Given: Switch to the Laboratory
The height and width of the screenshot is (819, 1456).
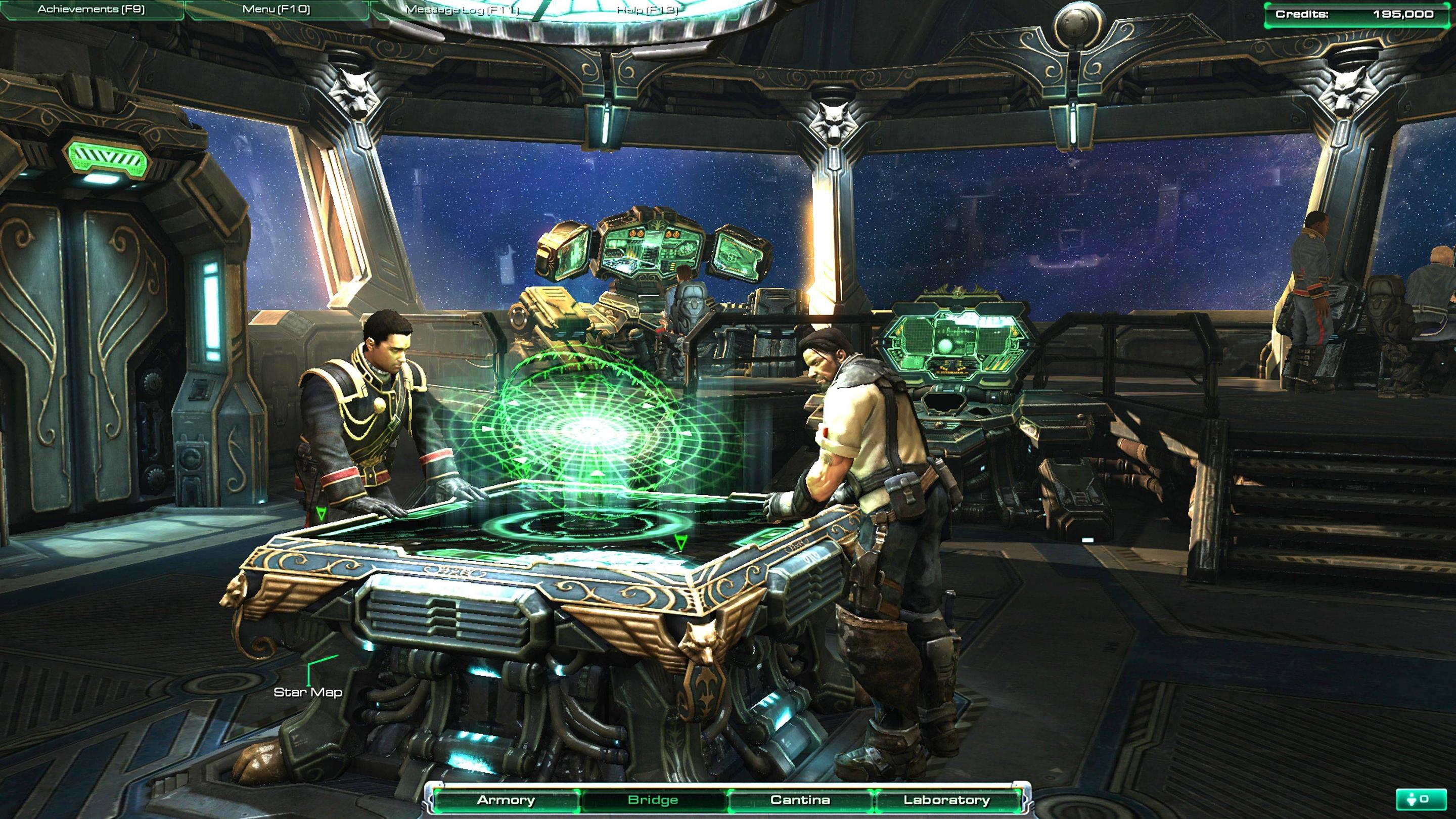Looking at the screenshot, I should (947, 800).
